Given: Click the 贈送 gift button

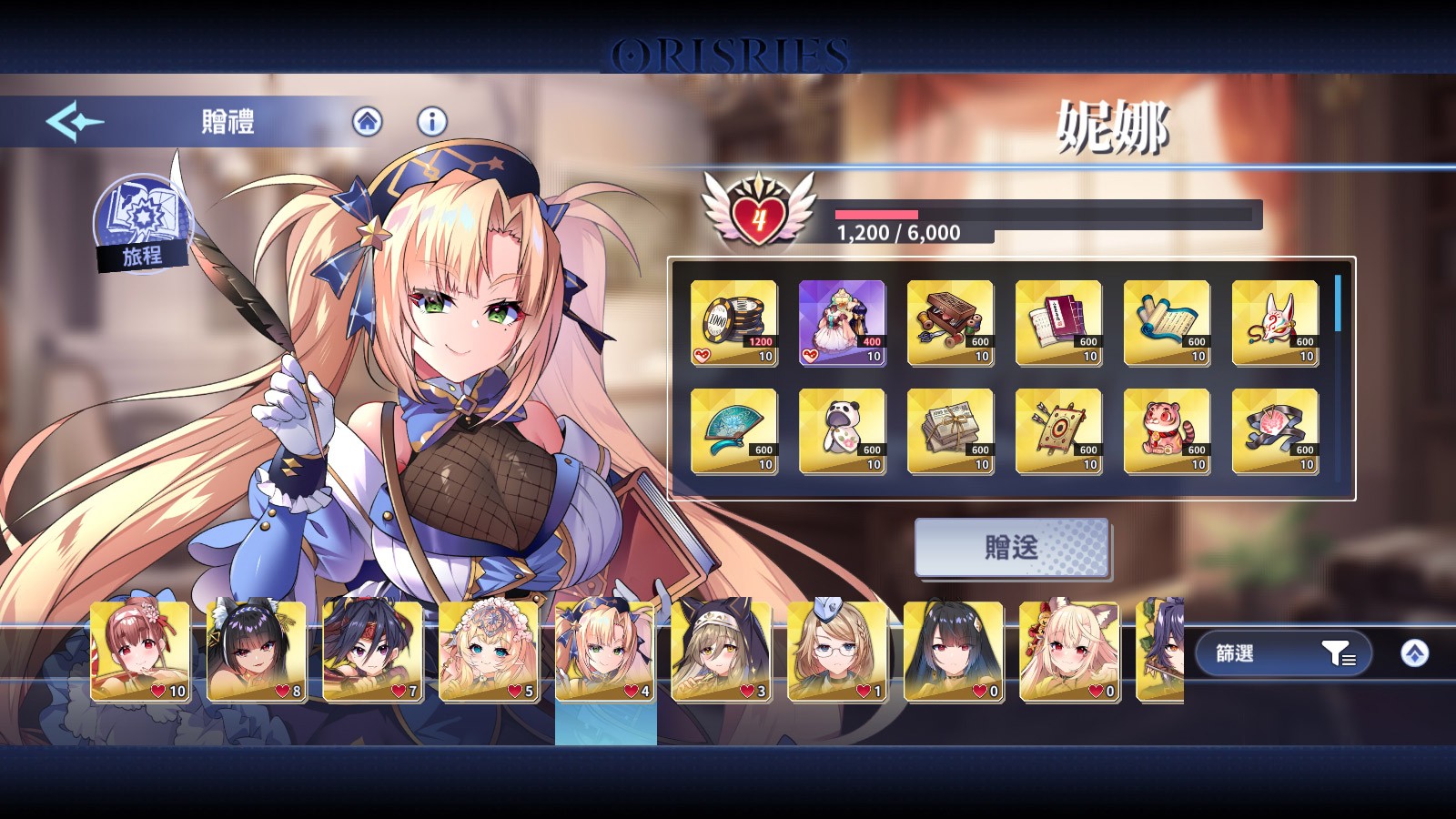Looking at the screenshot, I should pos(1011,548).
